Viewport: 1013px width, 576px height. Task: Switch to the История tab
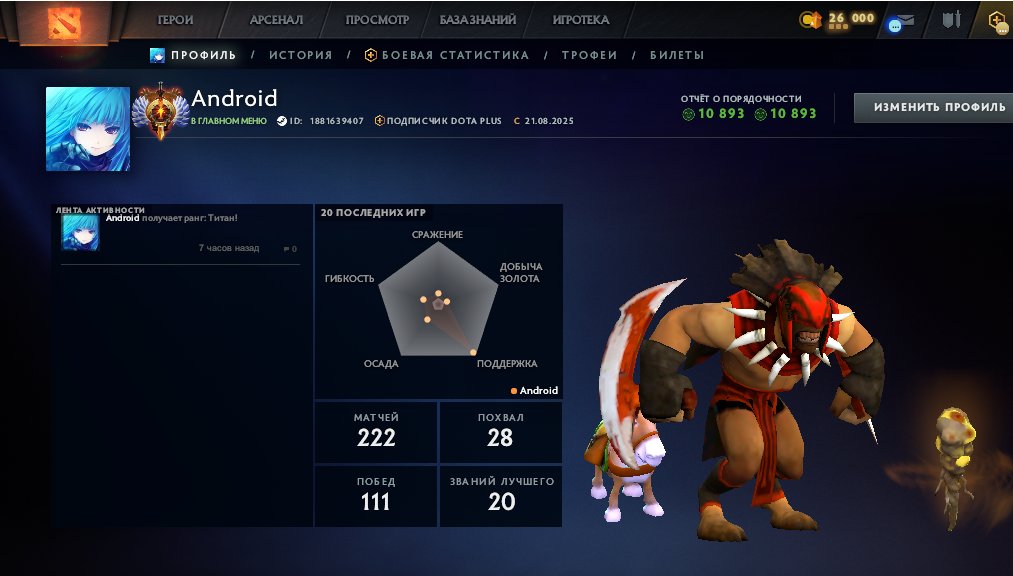point(300,55)
